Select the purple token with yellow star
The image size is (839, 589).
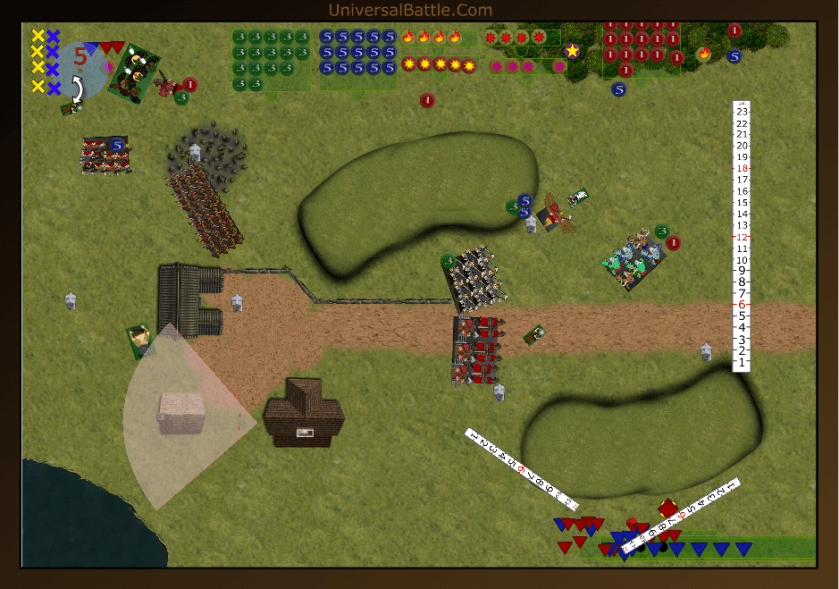pyautogui.click(x=572, y=50)
